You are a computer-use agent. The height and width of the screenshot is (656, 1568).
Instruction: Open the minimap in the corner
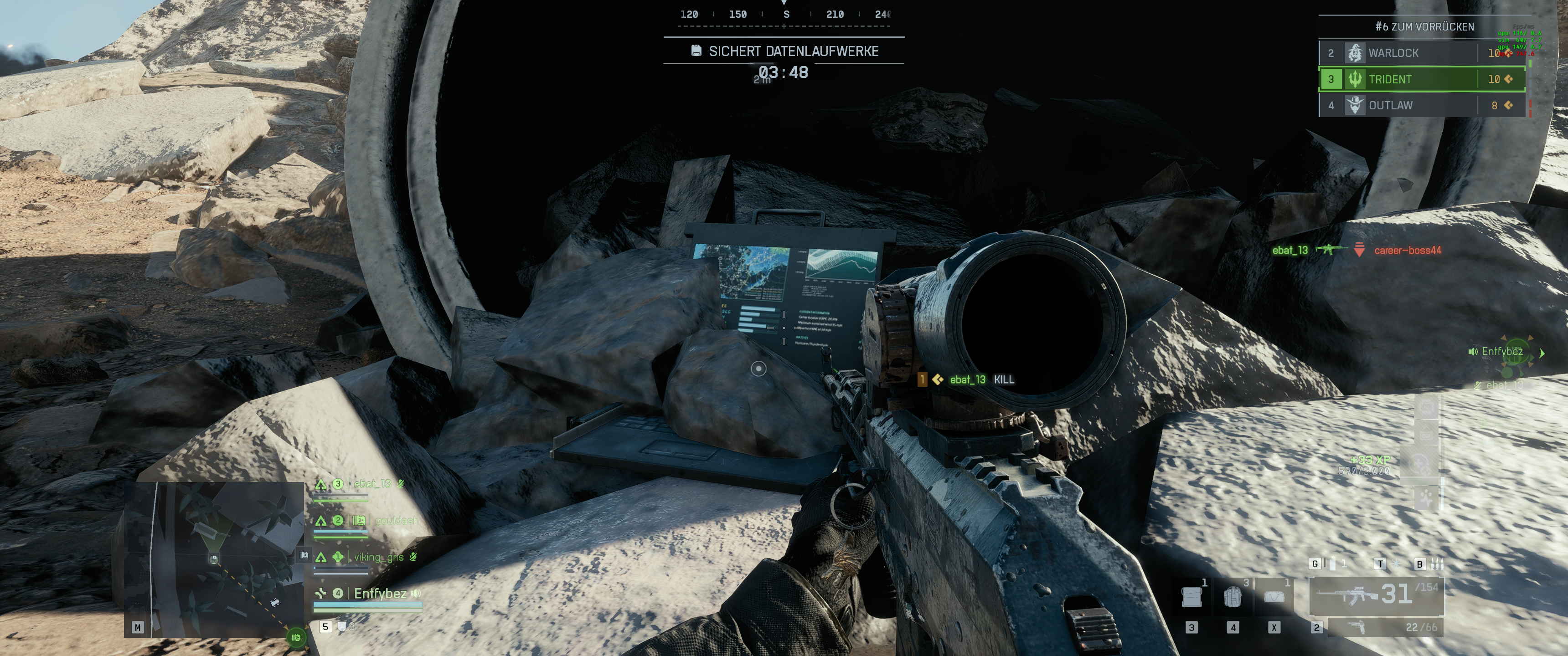[x=214, y=559]
